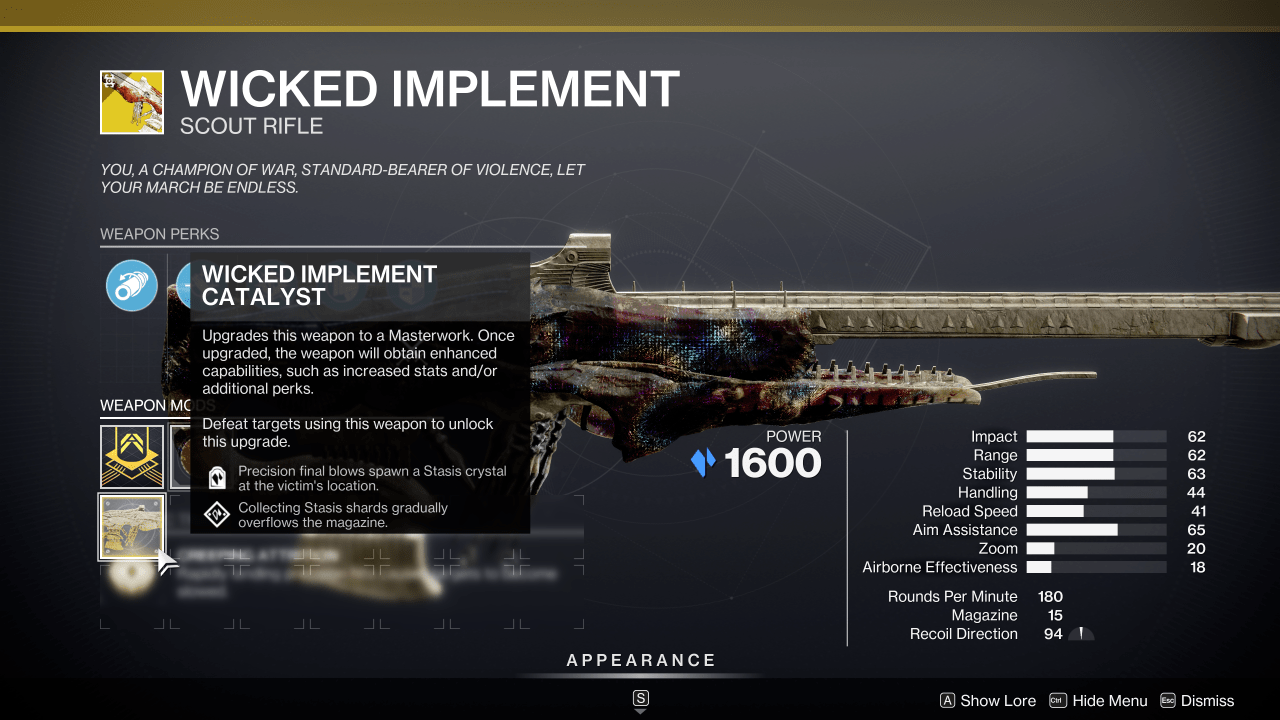Click the Stasis shards diamond icon in the tooltip

pos(216,513)
